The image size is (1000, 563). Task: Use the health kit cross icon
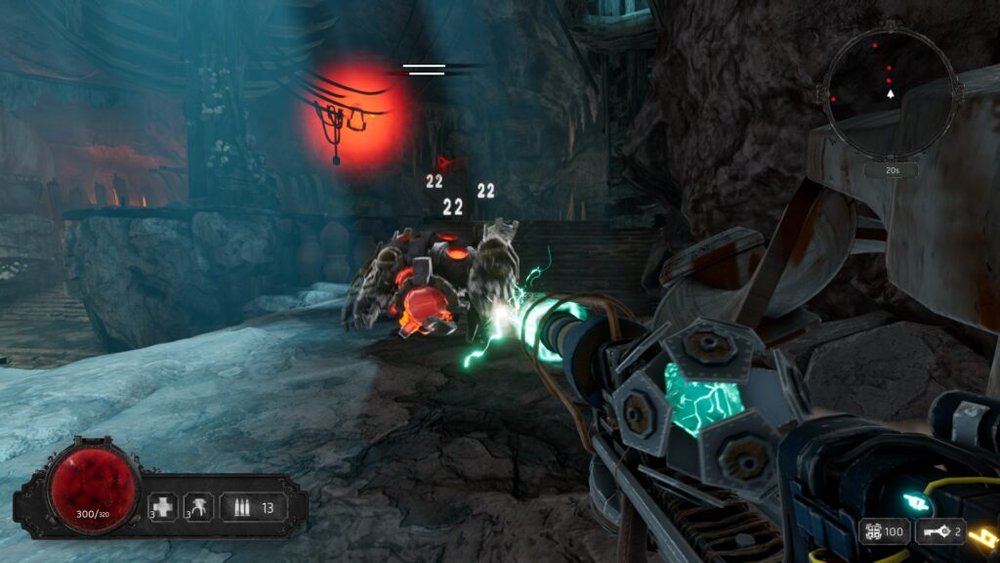tap(164, 507)
